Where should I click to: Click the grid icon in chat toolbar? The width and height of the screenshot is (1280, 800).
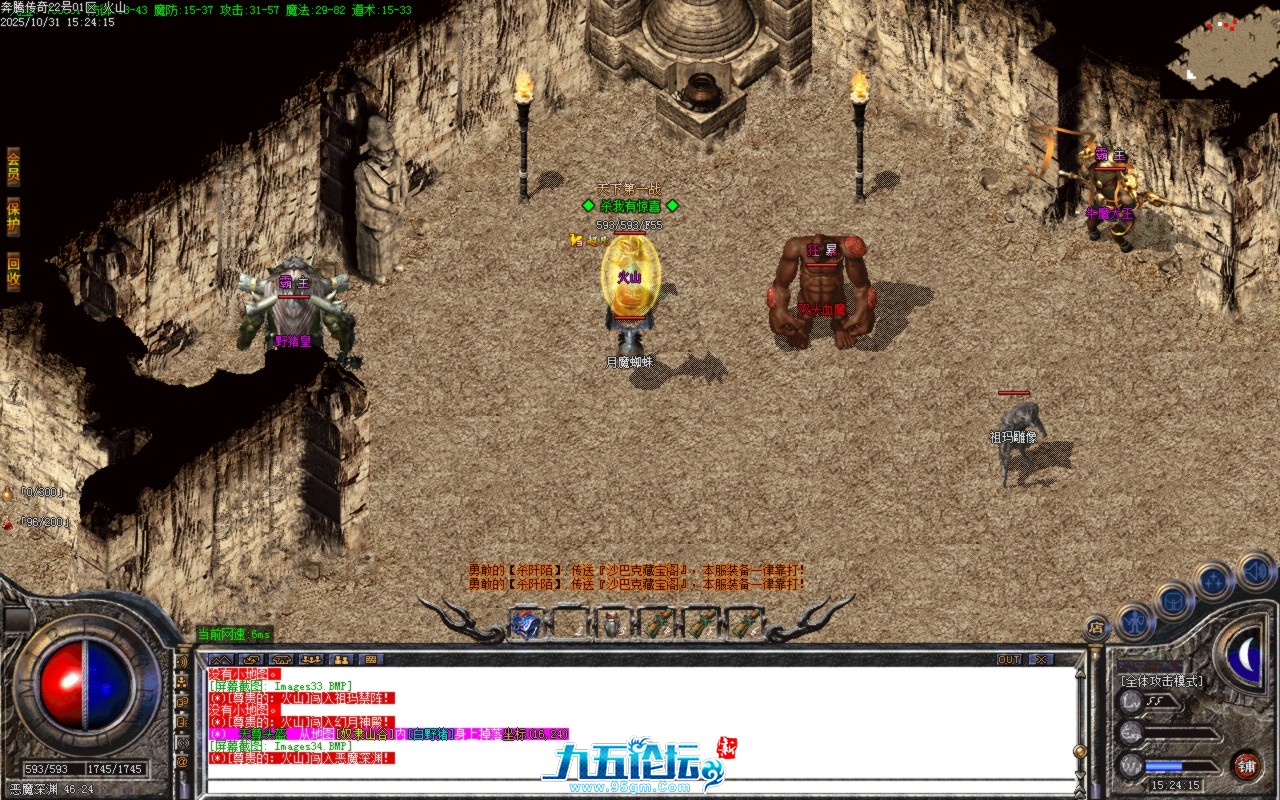[x=370, y=660]
